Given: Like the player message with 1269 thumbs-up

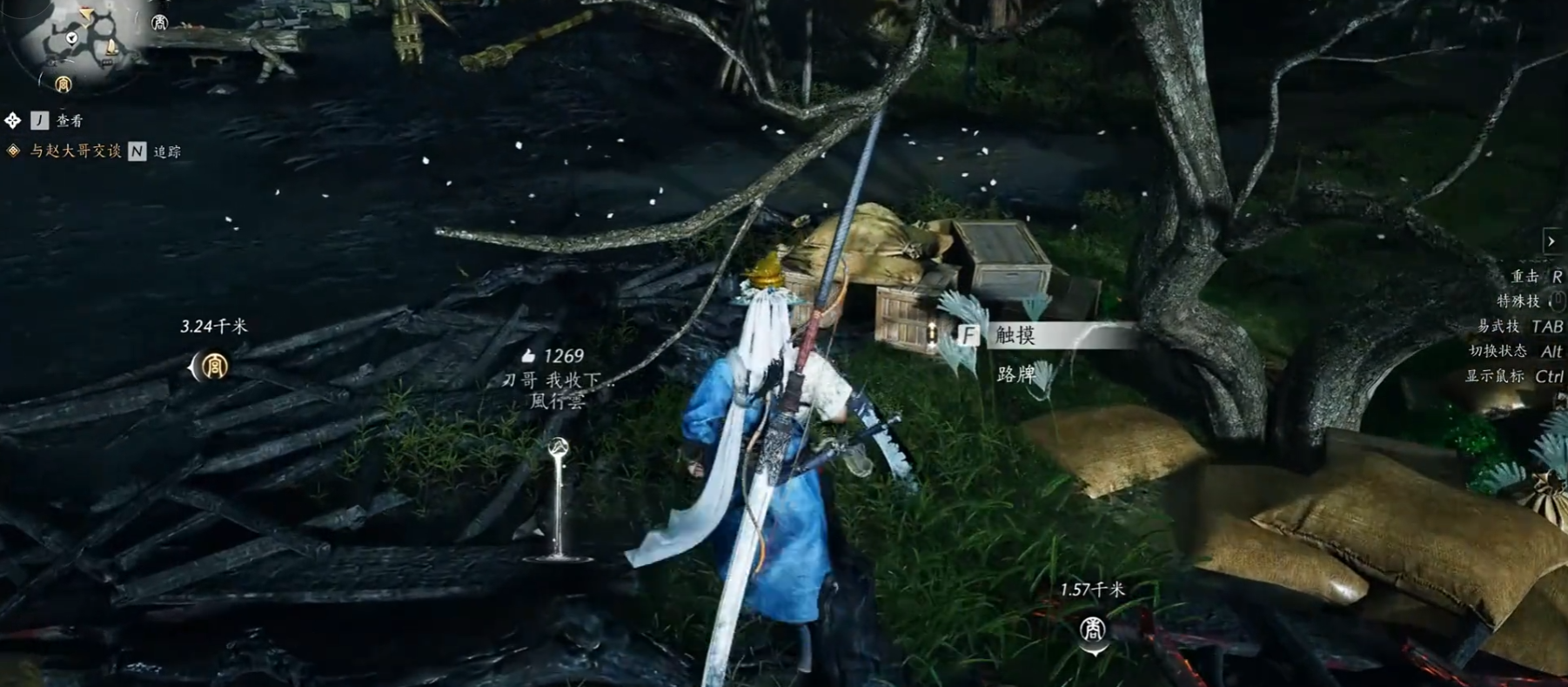Looking at the screenshot, I should coord(528,356).
